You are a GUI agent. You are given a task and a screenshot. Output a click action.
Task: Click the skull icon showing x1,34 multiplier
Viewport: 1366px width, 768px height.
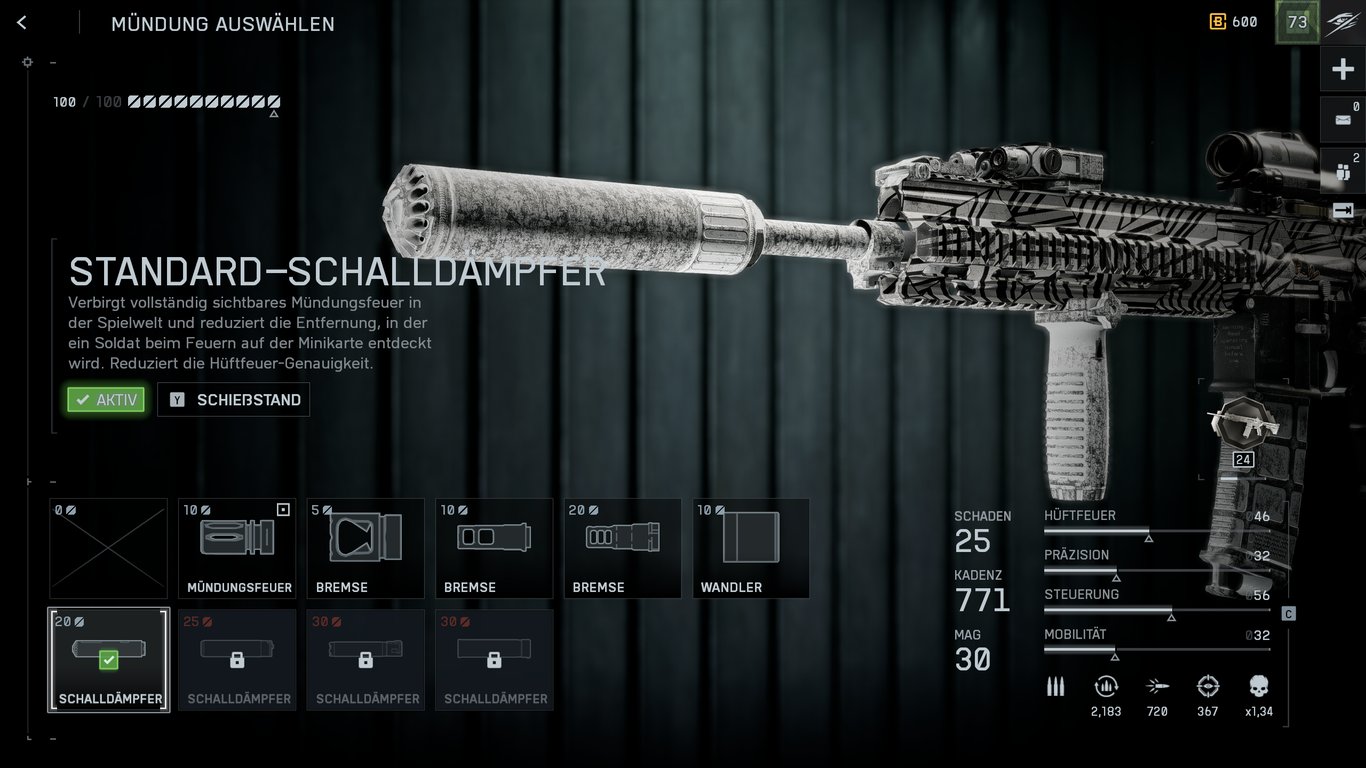pos(1257,687)
